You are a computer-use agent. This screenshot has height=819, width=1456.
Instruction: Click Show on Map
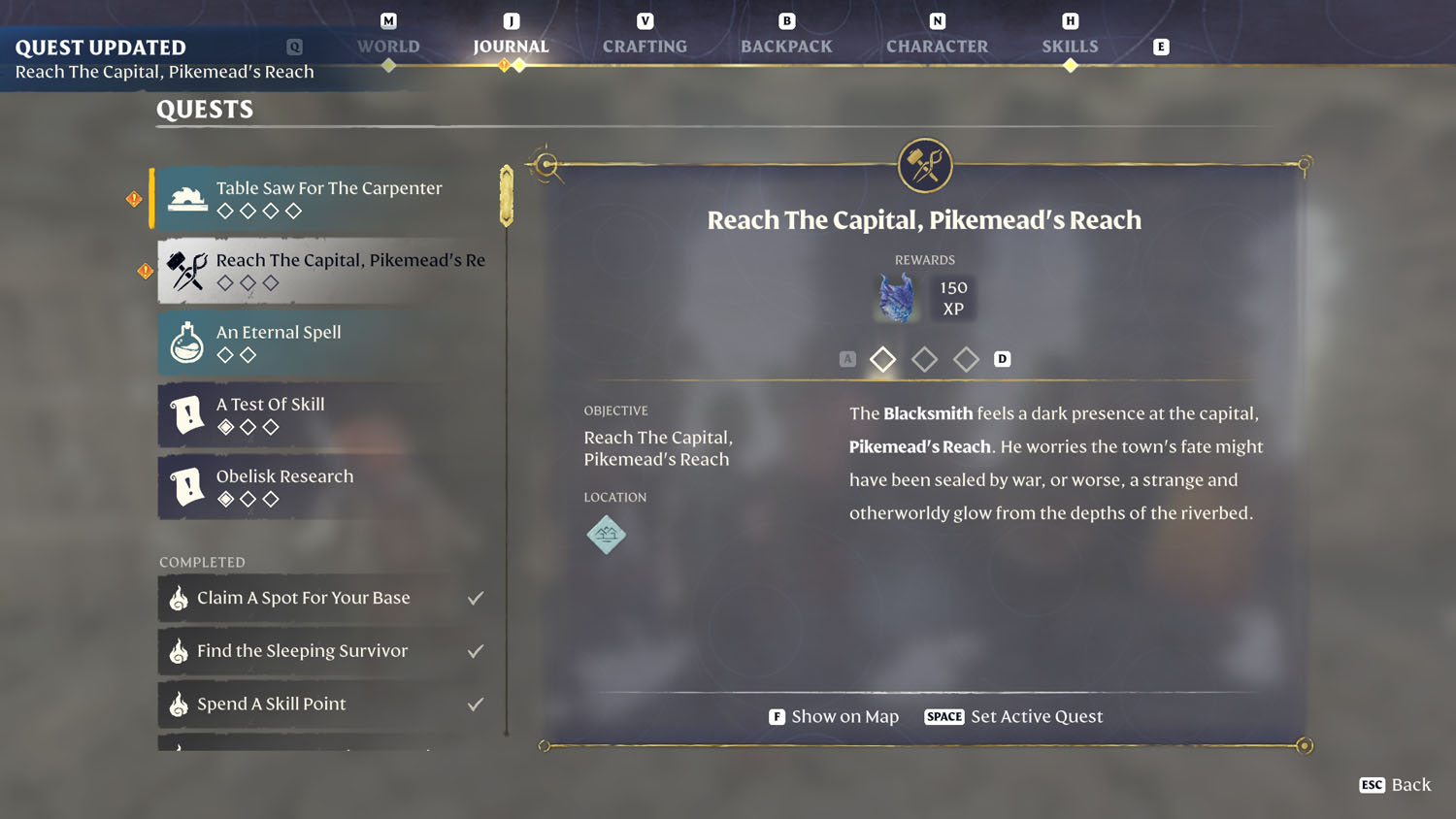pyautogui.click(x=845, y=716)
